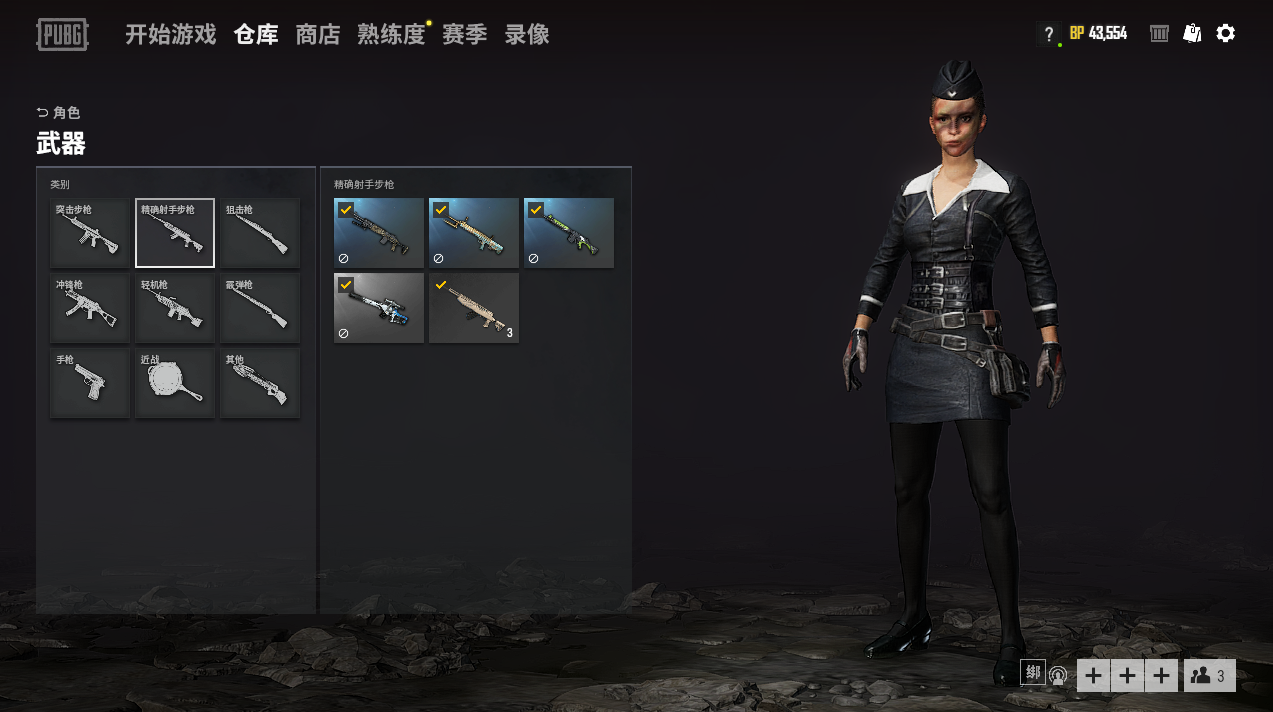This screenshot has width=1273, height=712.
Task: Choose the white and blue rifle skin
Action: tap(379, 308)
